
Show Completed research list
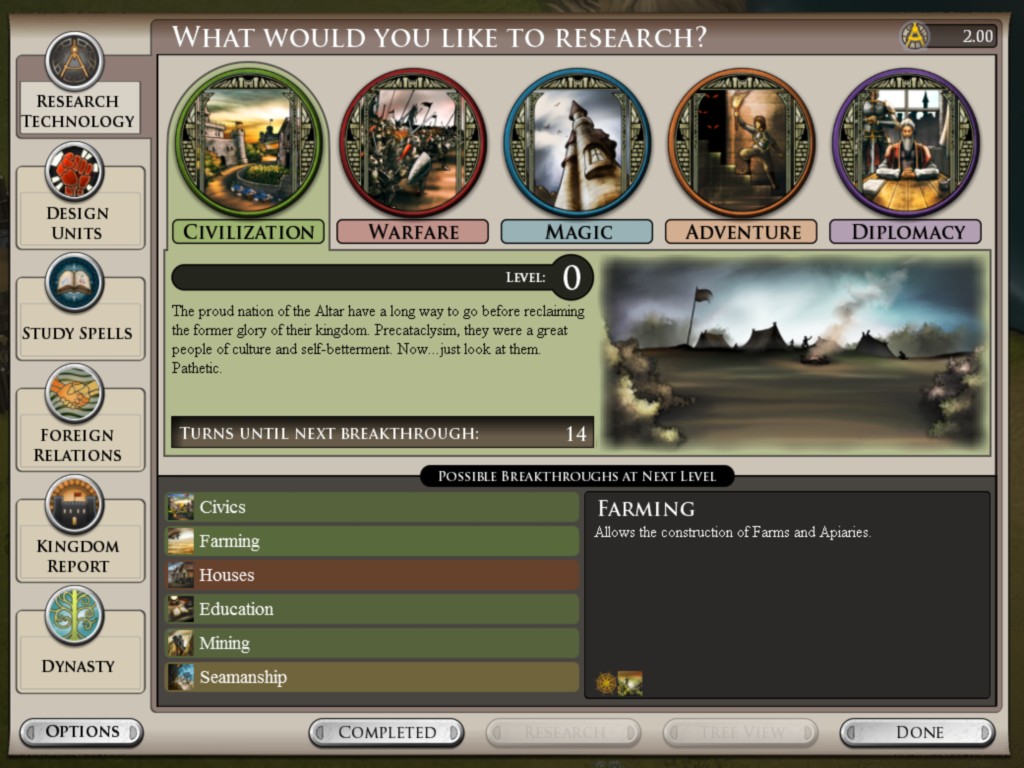pyautogui.click(x=386, y=733)
